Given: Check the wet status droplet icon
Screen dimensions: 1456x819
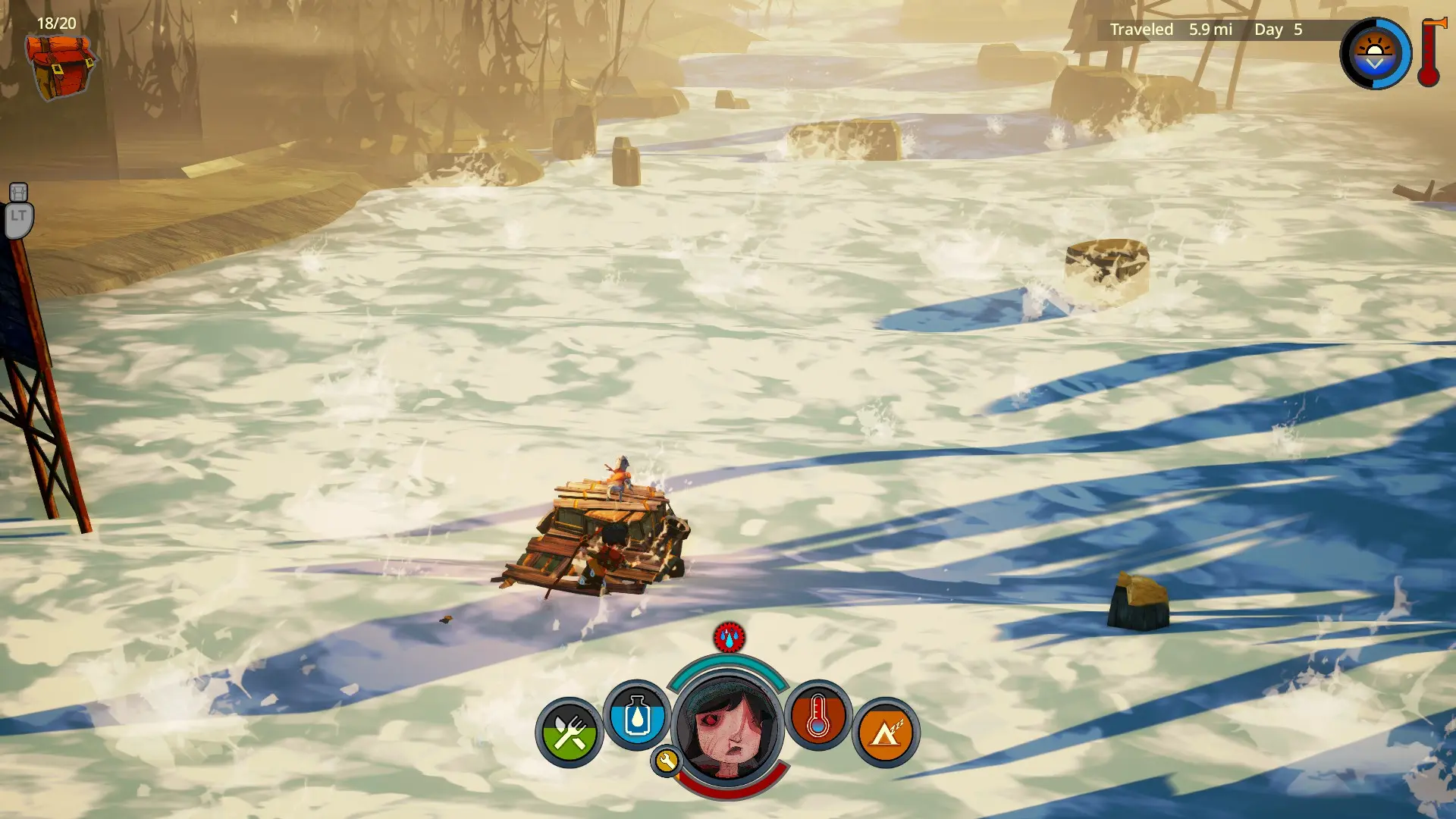Looking at the screenshot, I should pyautogui.click(x=729, y=638).
